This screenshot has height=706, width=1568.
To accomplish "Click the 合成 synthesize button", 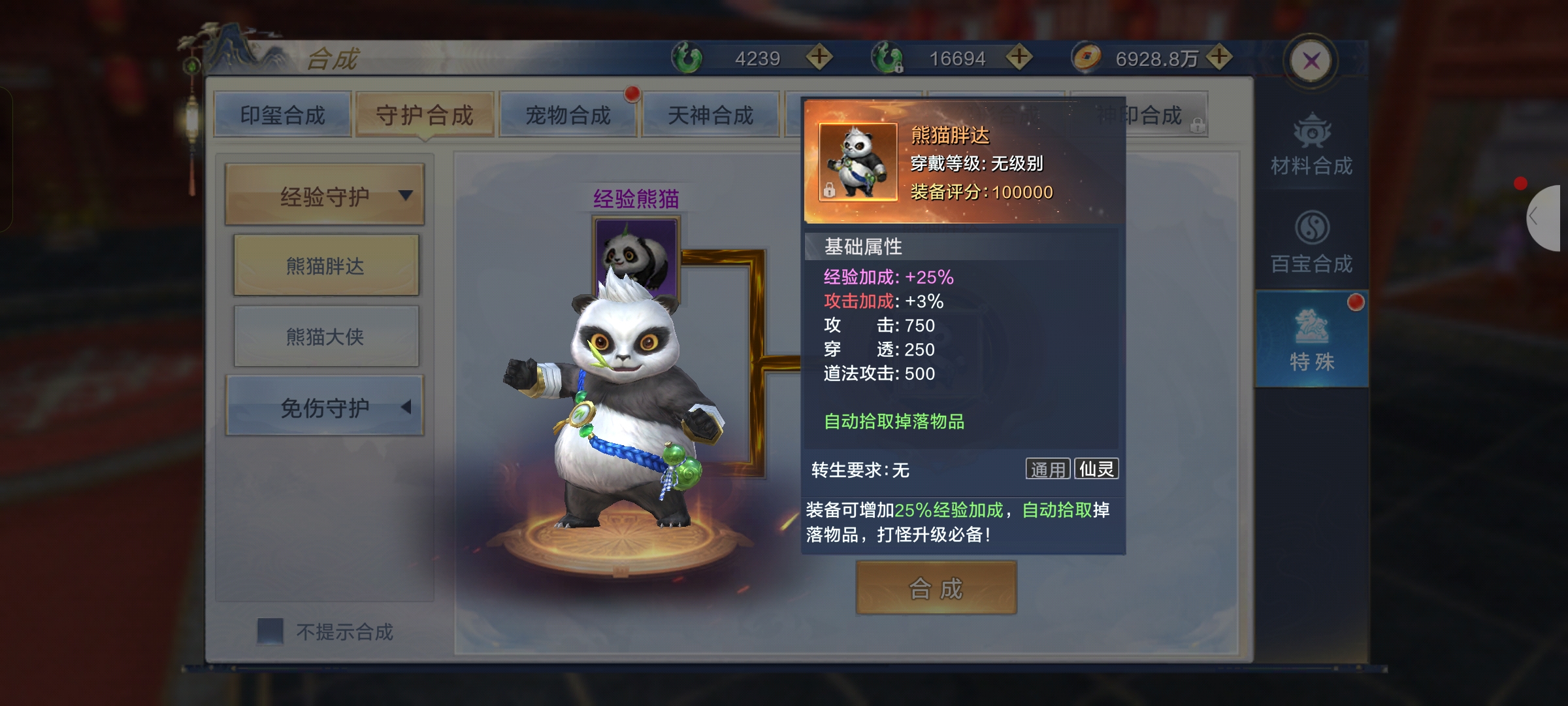I will (x=936, y=588).
